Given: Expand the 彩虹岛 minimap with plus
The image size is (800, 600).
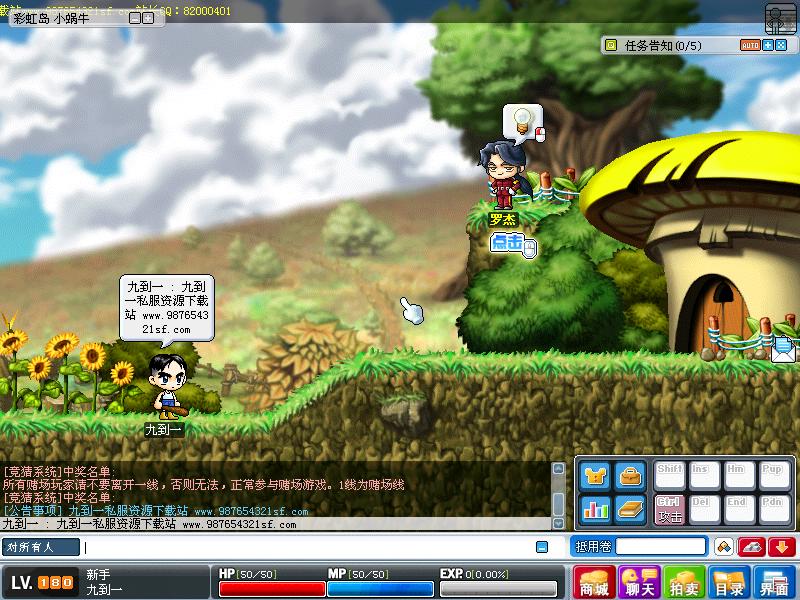Looking at the screenshot, I should [146, 17].
